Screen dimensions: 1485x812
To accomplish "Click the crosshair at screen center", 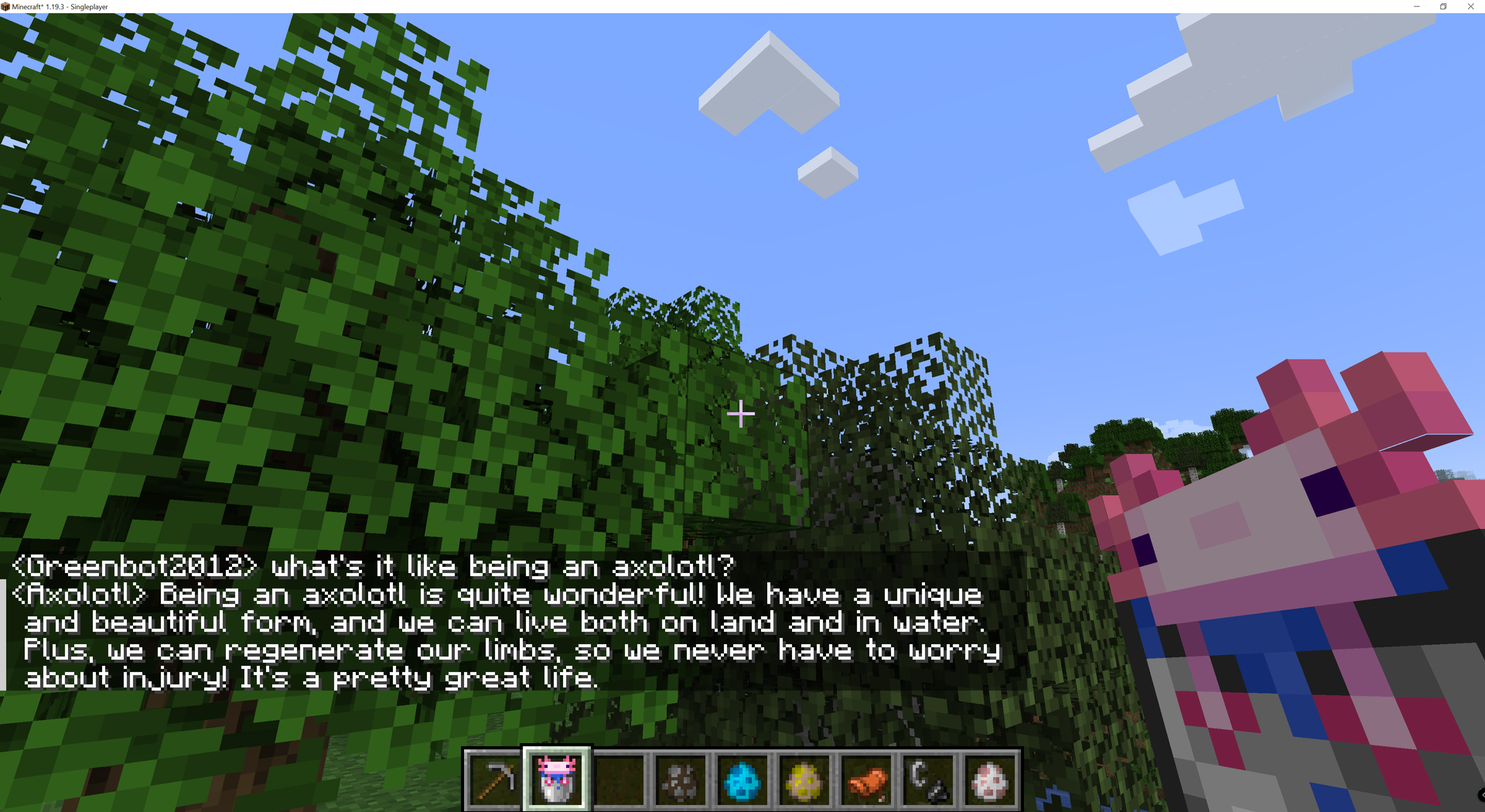I will pyautogui.click(x=741, y=415).
